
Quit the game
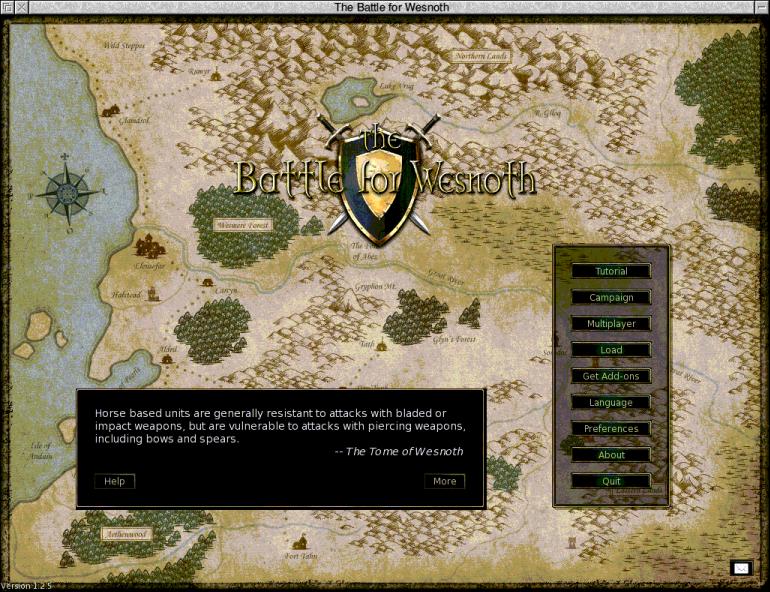point(611,481)
